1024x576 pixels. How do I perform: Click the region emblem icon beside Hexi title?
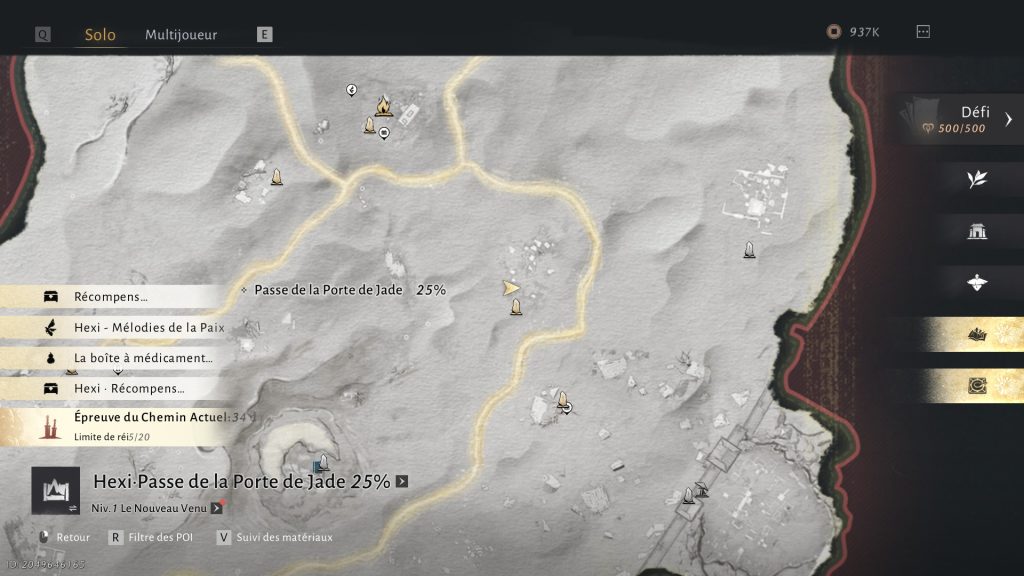(x=55, y=490)
